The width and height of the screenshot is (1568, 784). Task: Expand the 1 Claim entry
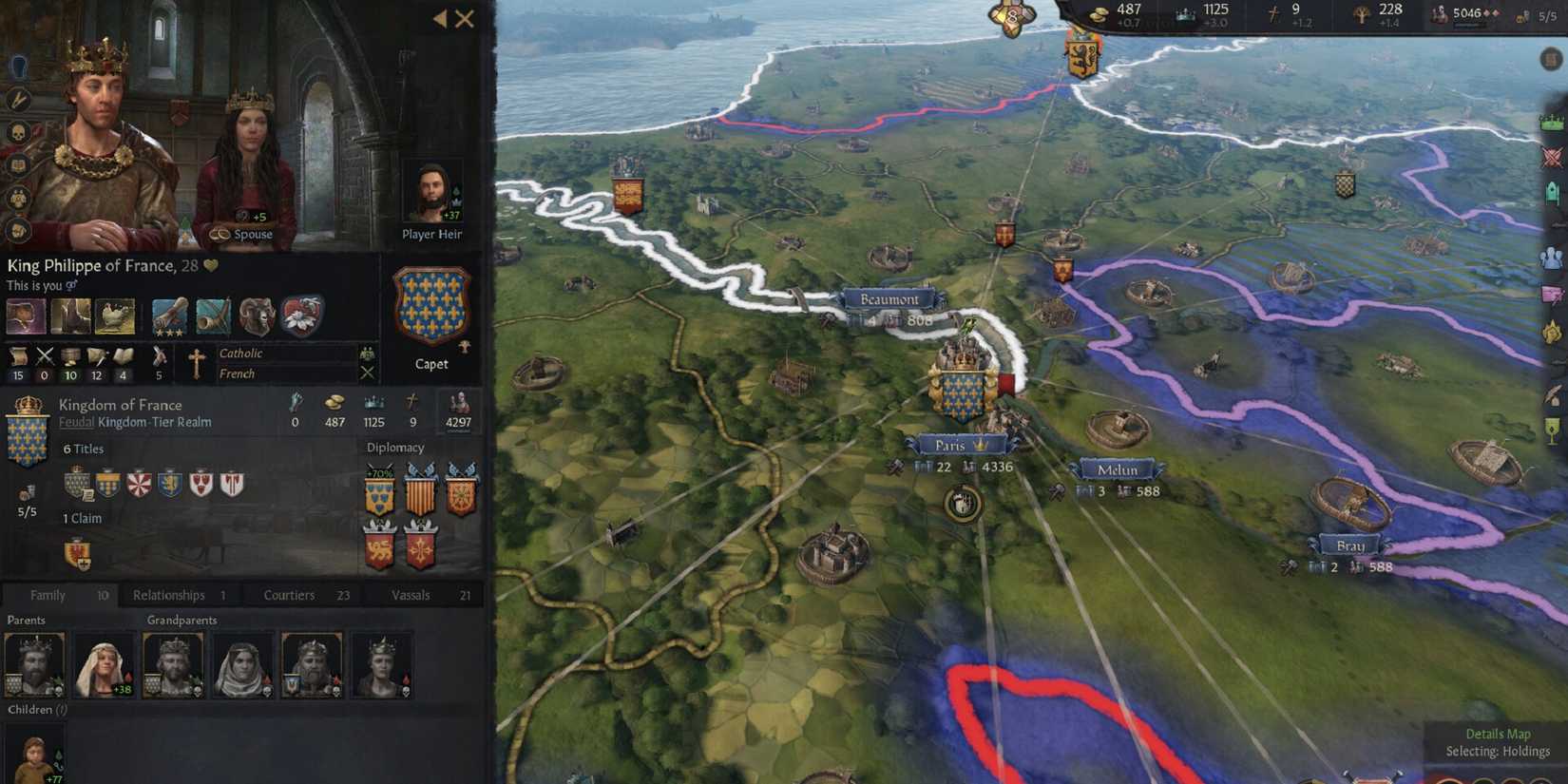pos(81,518)
